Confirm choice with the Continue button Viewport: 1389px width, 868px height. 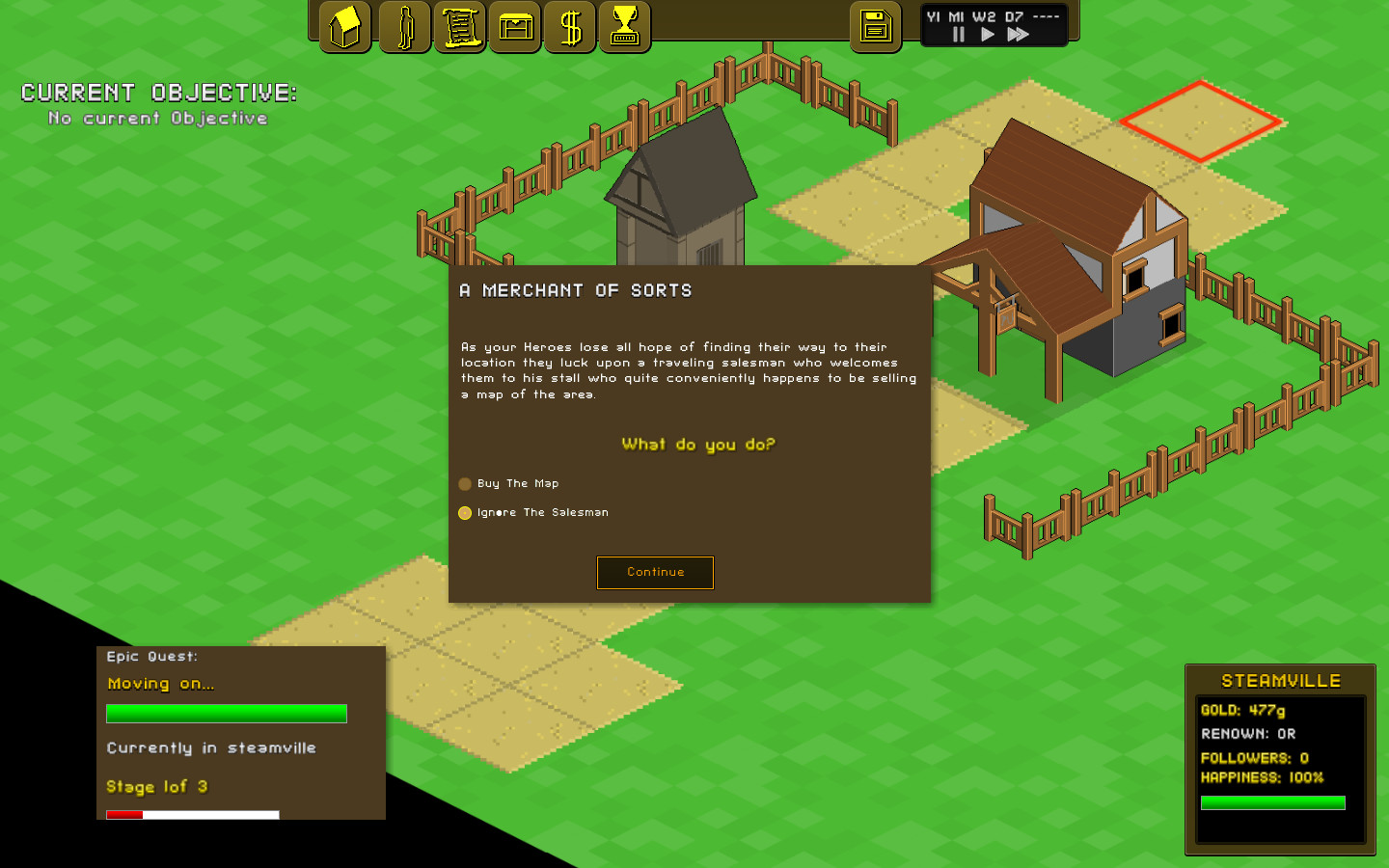click(655, 572)
